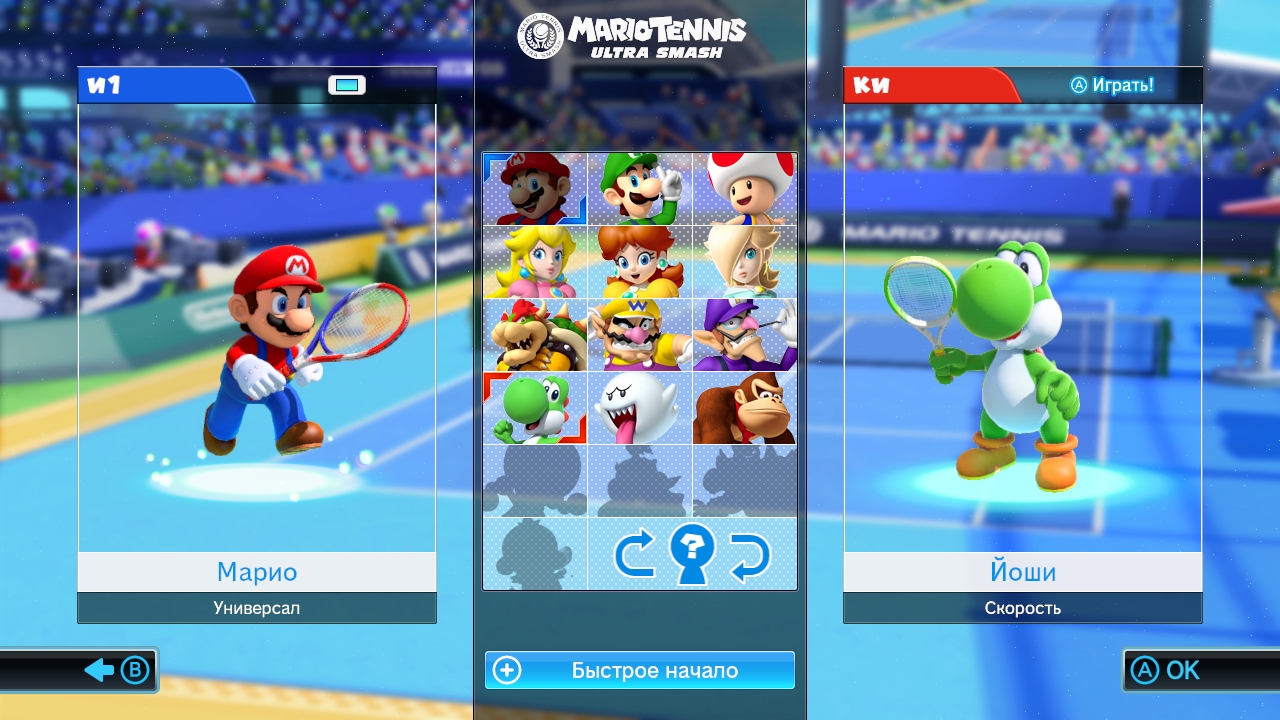
Task: Click the Играть! prompt on the КИ panel
Action: (x=1112, y=85)
